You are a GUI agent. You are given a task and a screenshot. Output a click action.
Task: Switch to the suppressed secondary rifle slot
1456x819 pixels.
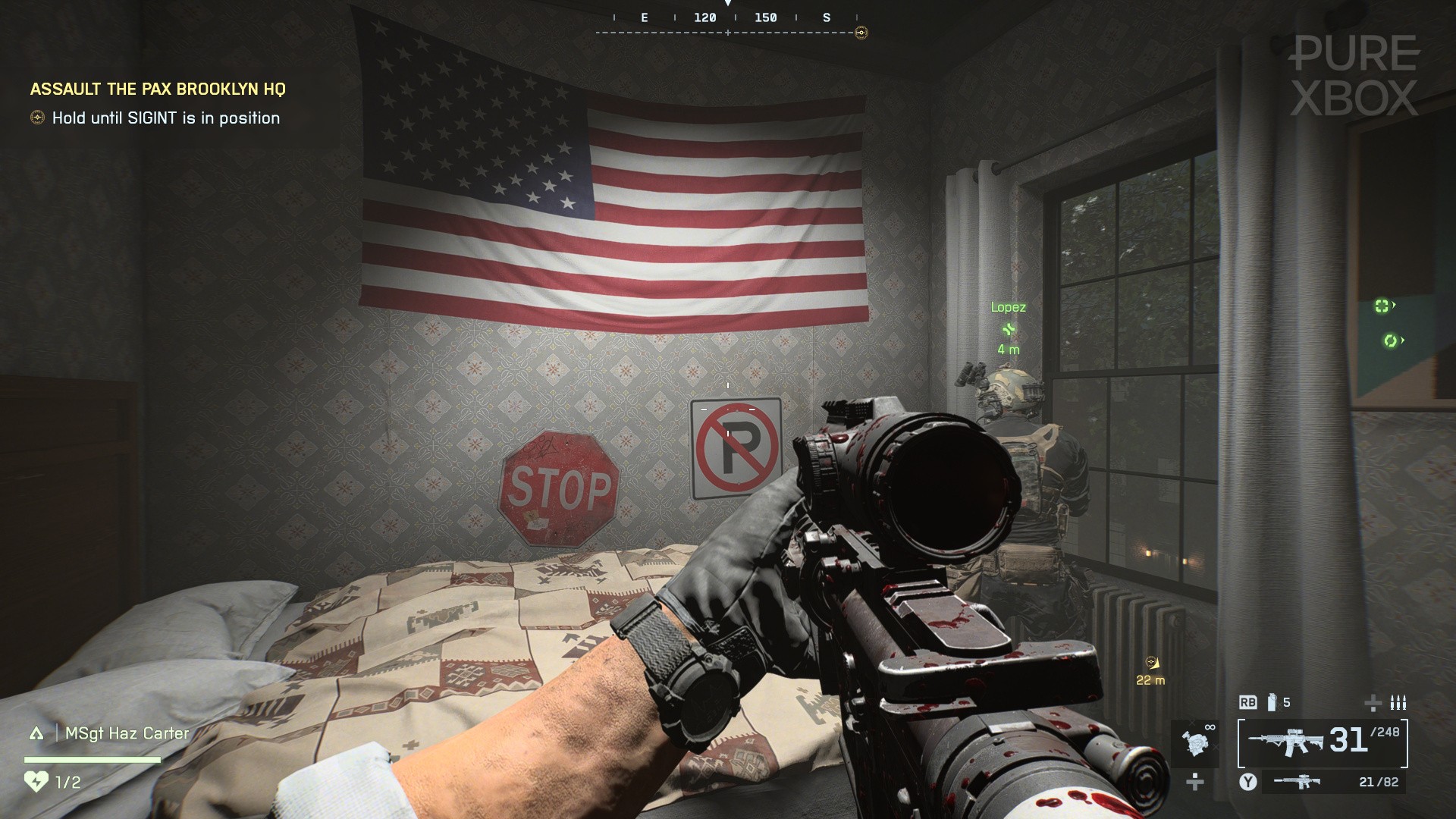(x=1335, y=782)
